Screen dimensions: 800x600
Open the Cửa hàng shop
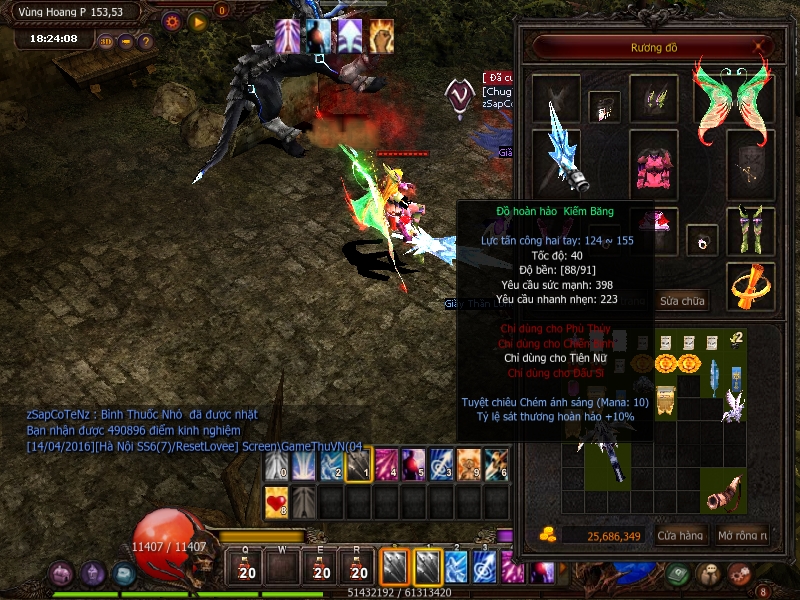pos(680,536)
